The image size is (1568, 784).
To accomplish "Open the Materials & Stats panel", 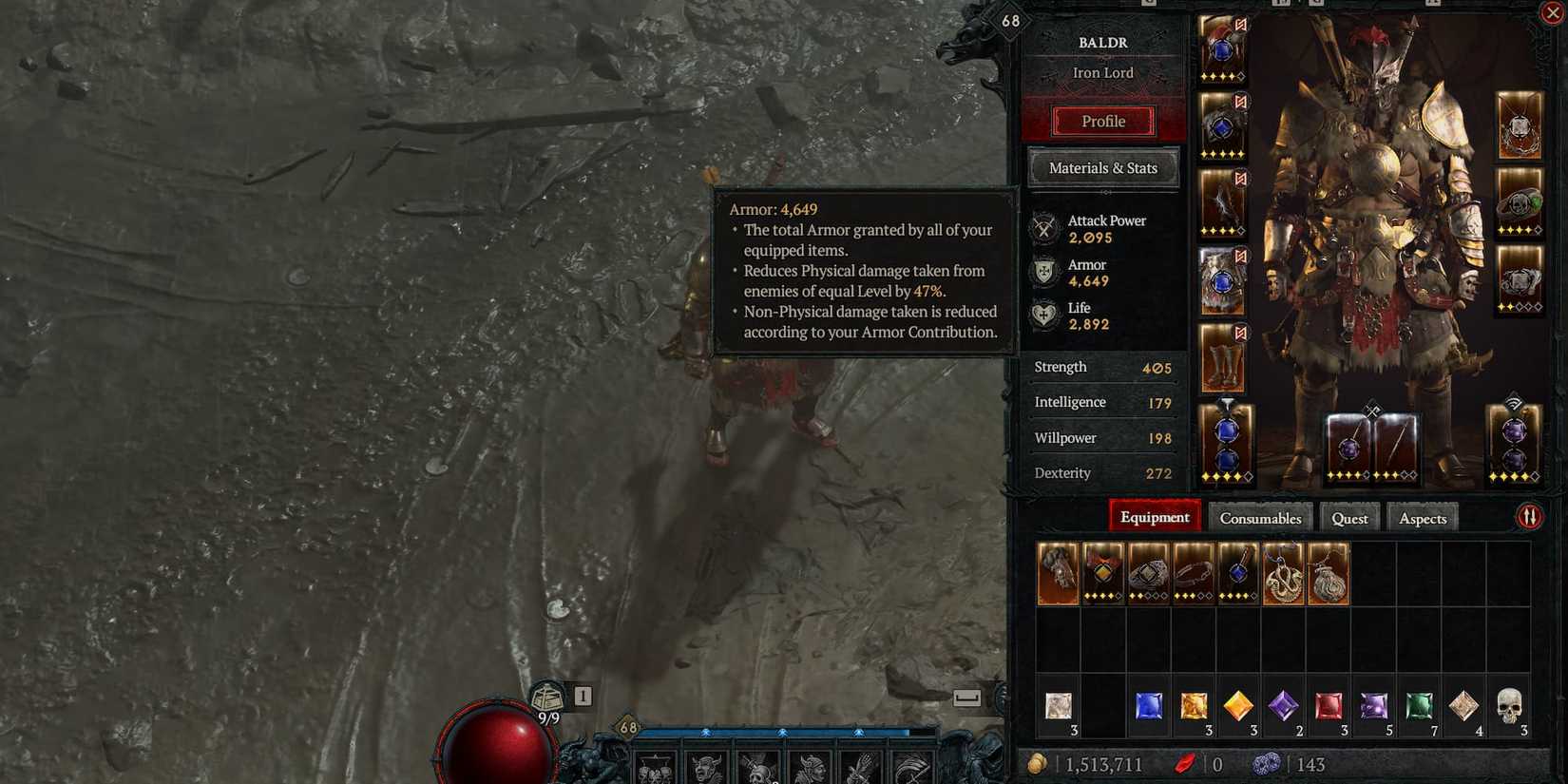I will pos(1102,167).
